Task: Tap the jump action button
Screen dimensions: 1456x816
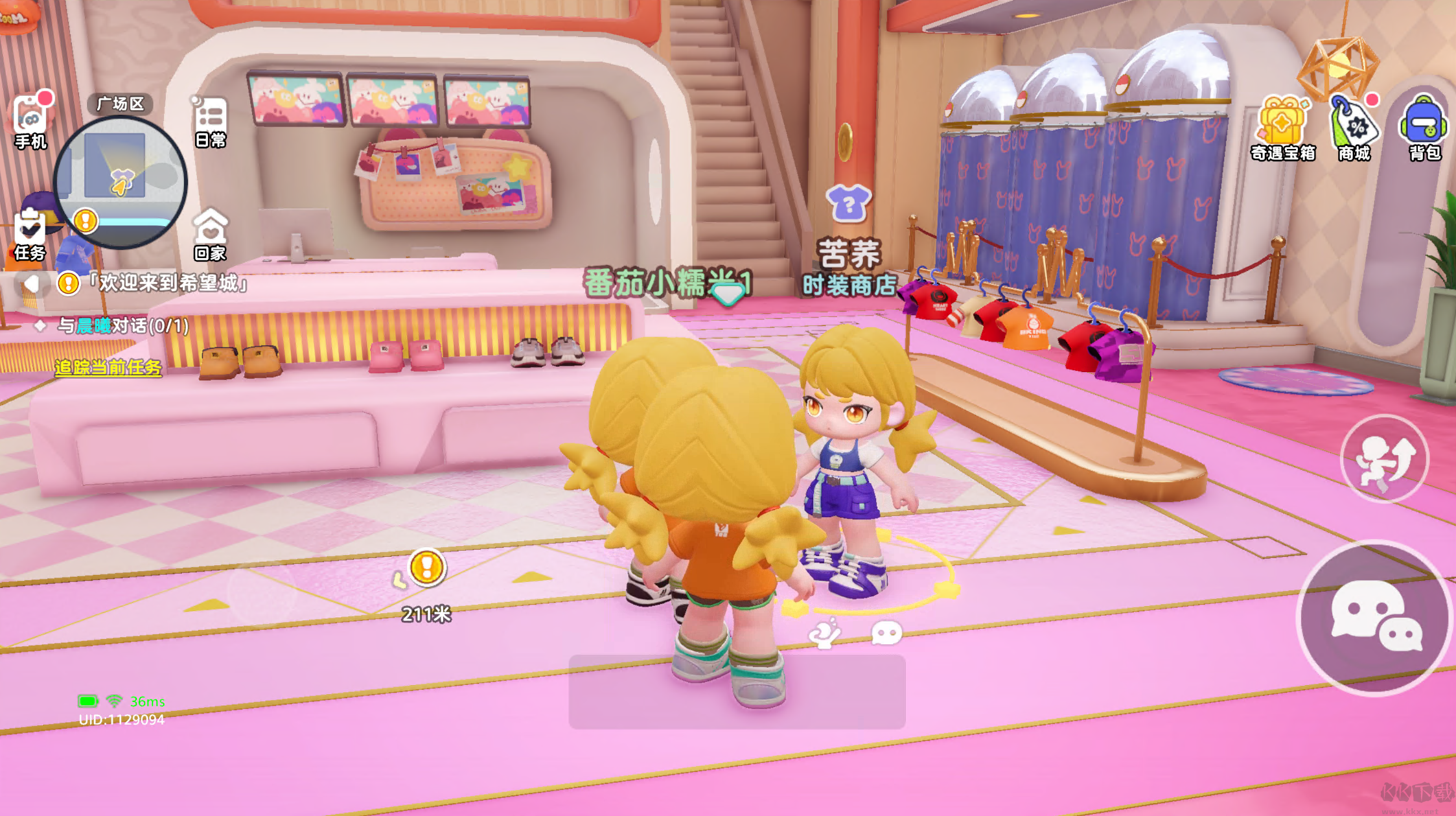Action: pos(1385,459)
